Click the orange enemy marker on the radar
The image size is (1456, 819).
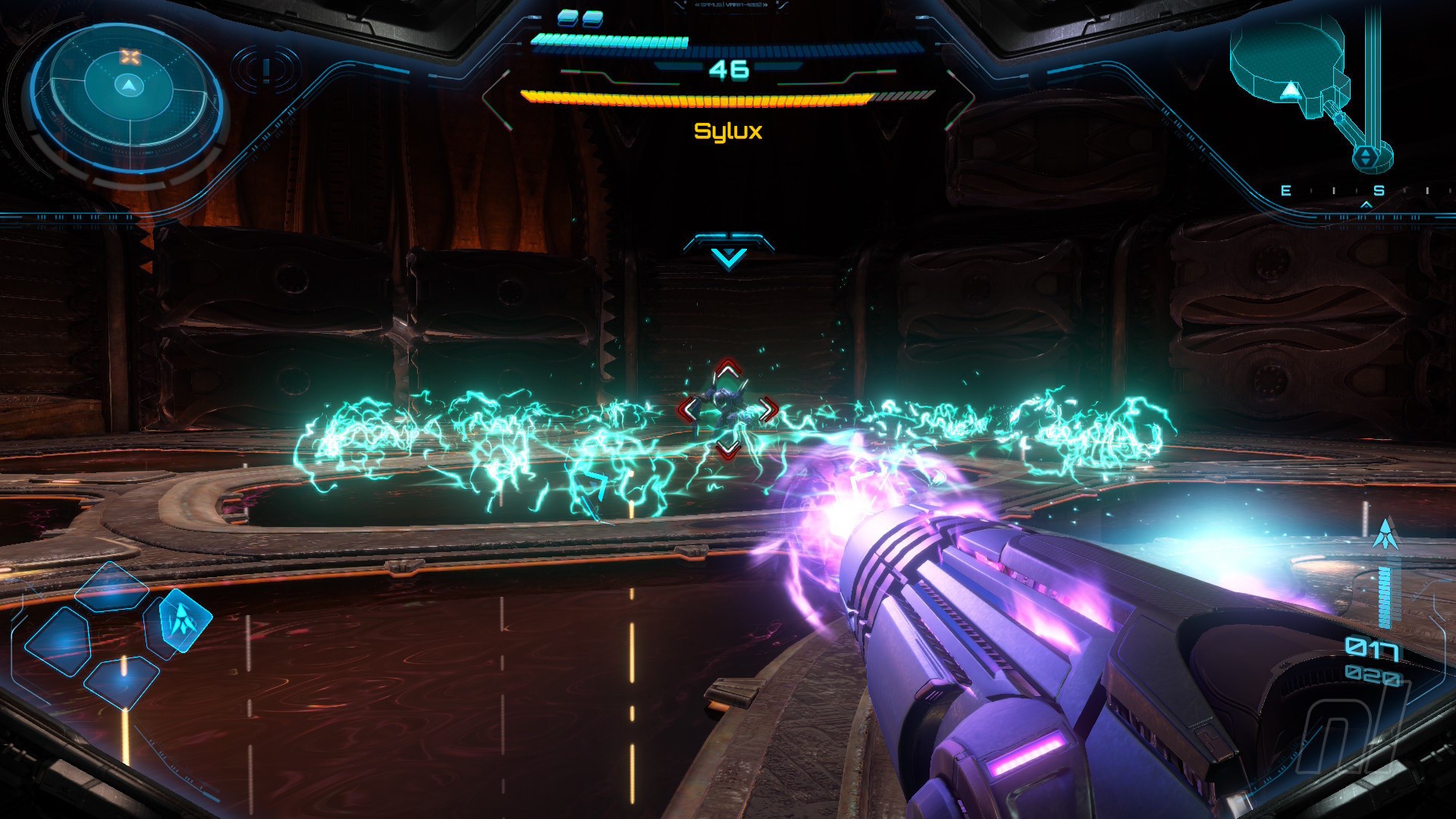[x=130, y=57]
